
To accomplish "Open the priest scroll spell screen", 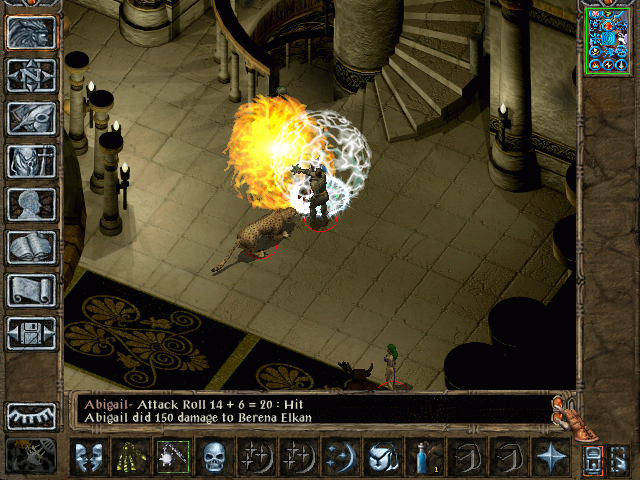I will pyautogui.click(x=31, y=290).
